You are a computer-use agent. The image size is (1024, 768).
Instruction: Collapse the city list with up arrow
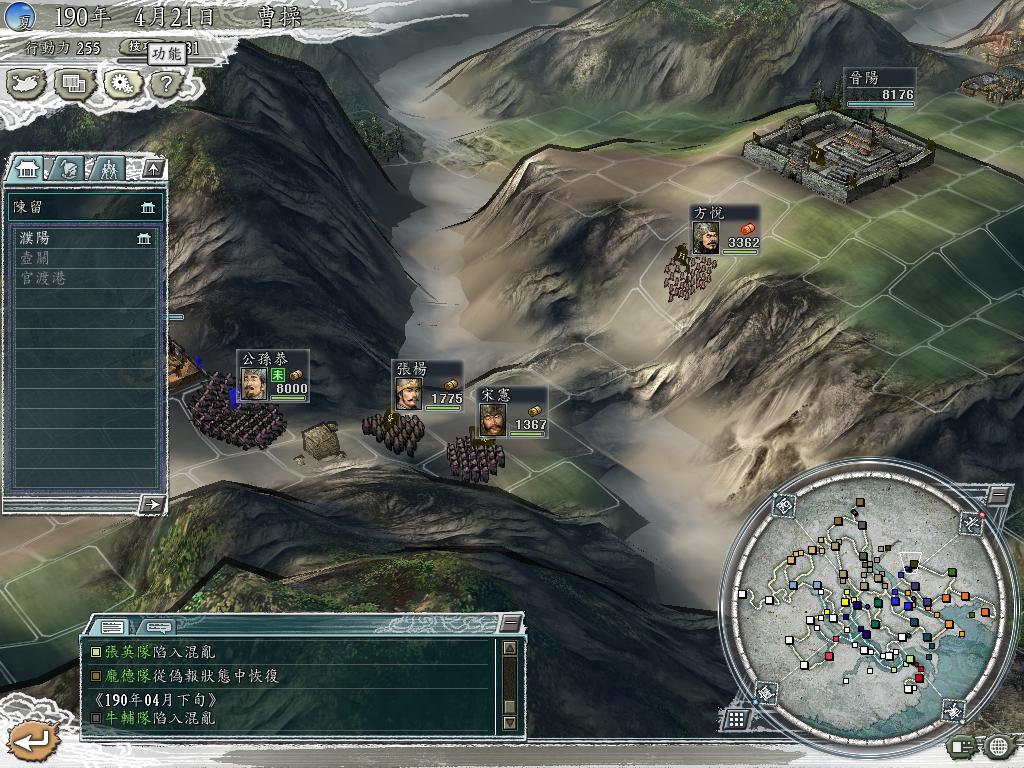tap(152, 168)
